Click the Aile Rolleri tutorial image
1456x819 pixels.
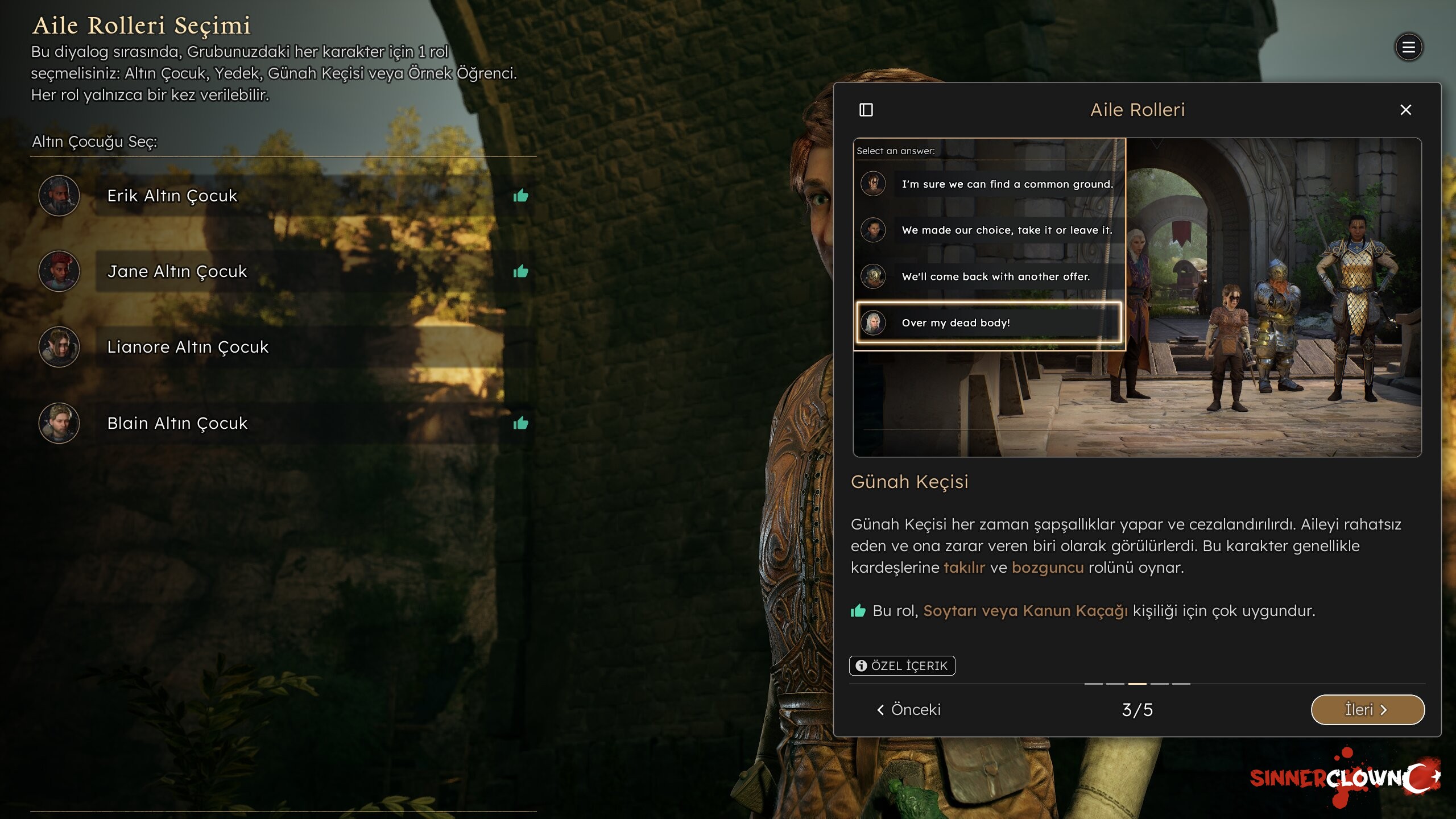(1137, 297)
